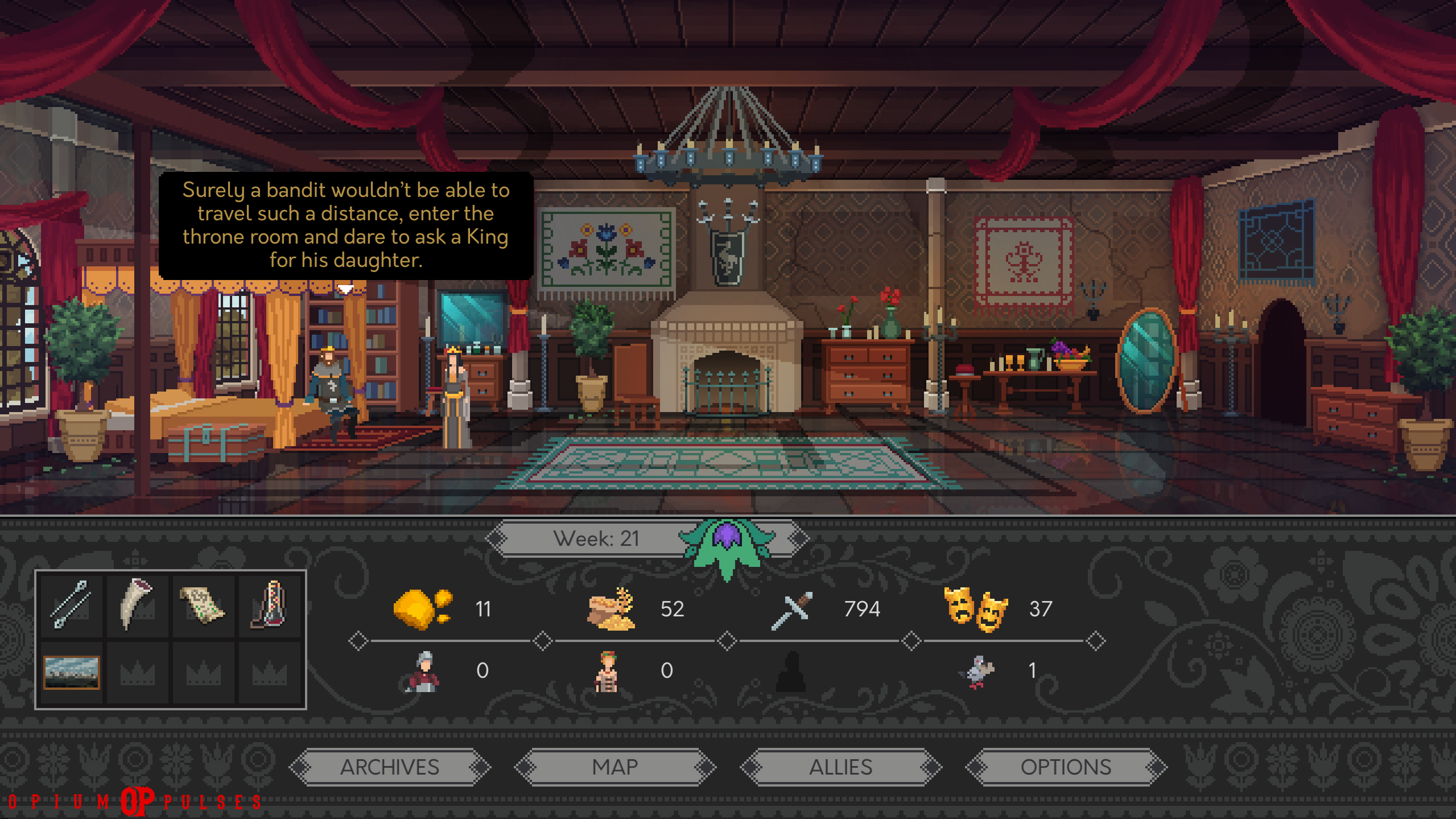The width and height of the screenshot is (1456, 819).
Task: Click the theater masks contentment icon
Action: [975, 609]
